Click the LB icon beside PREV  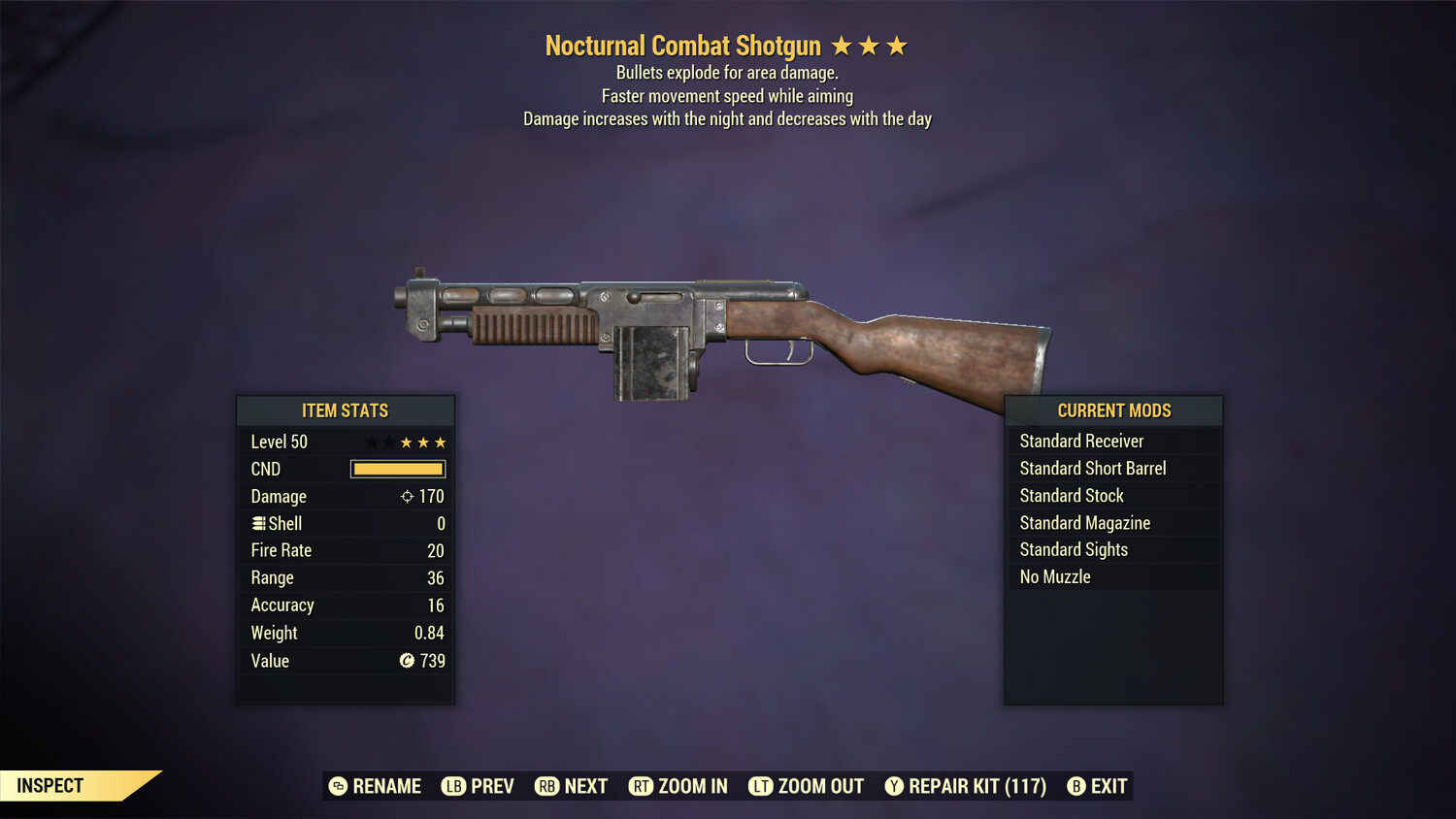click(452, 786)
